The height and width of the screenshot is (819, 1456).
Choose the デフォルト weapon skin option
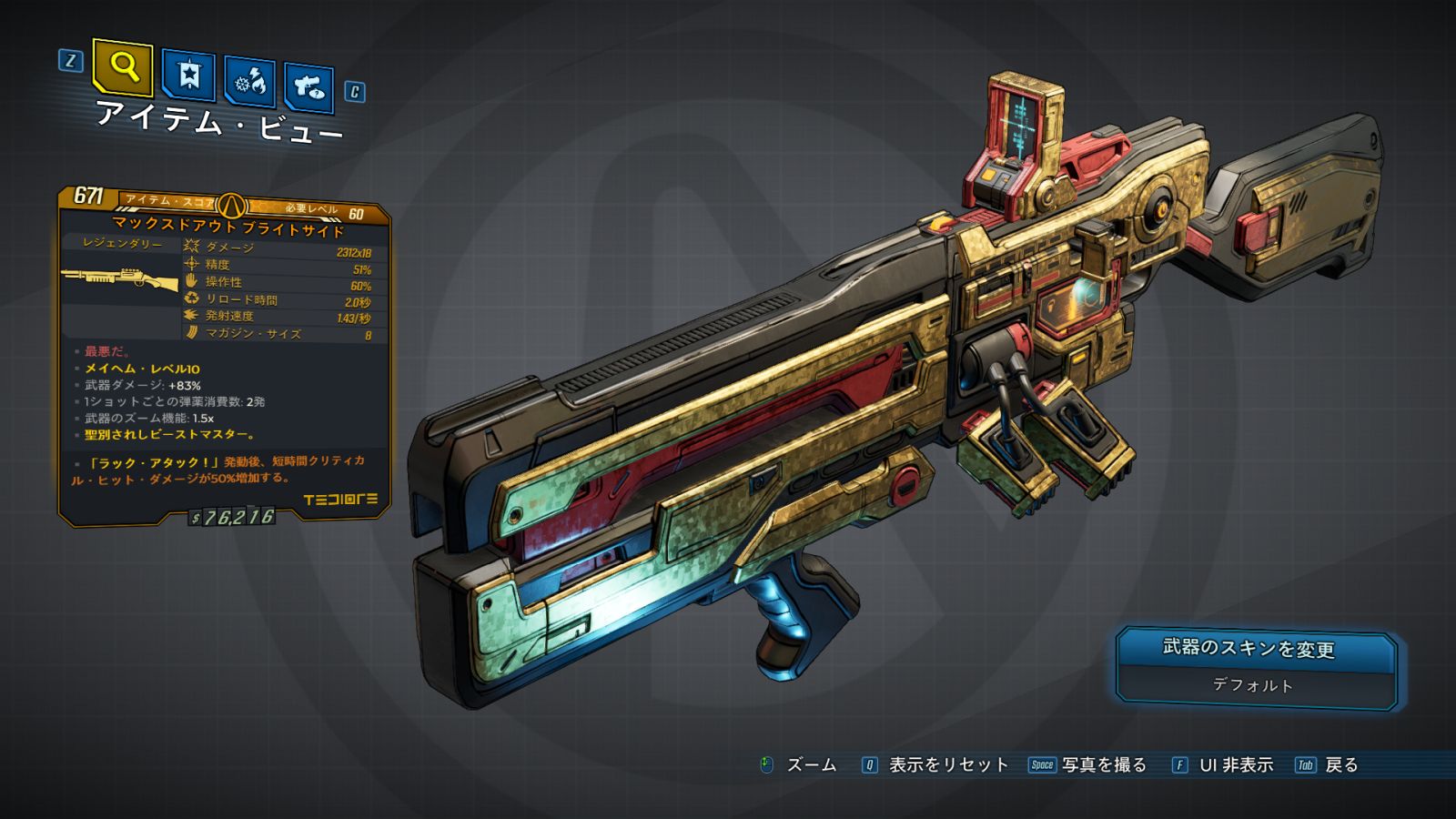[1253, 685]
